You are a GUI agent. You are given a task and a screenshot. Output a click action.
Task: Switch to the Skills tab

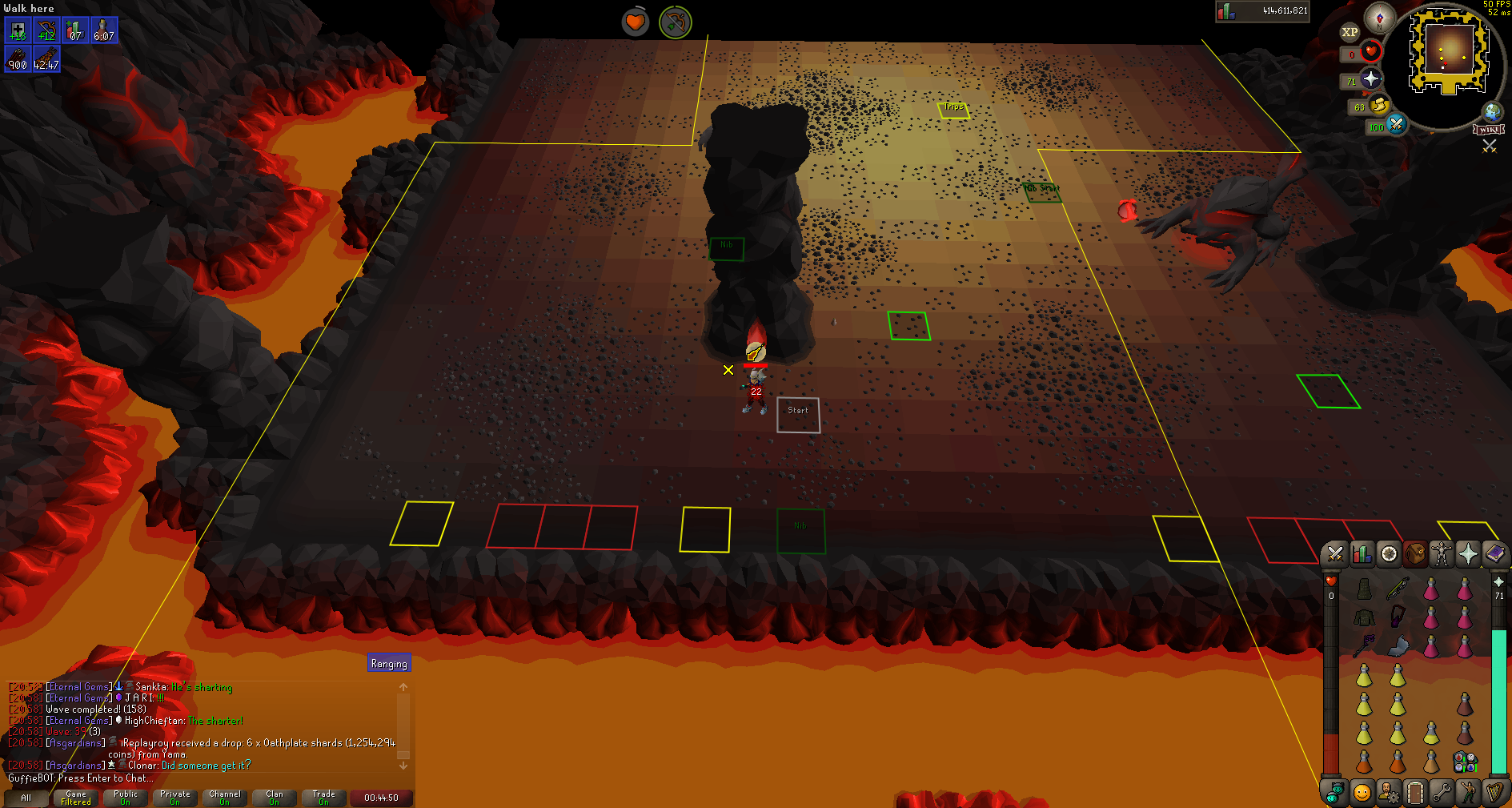point(1362,553)
